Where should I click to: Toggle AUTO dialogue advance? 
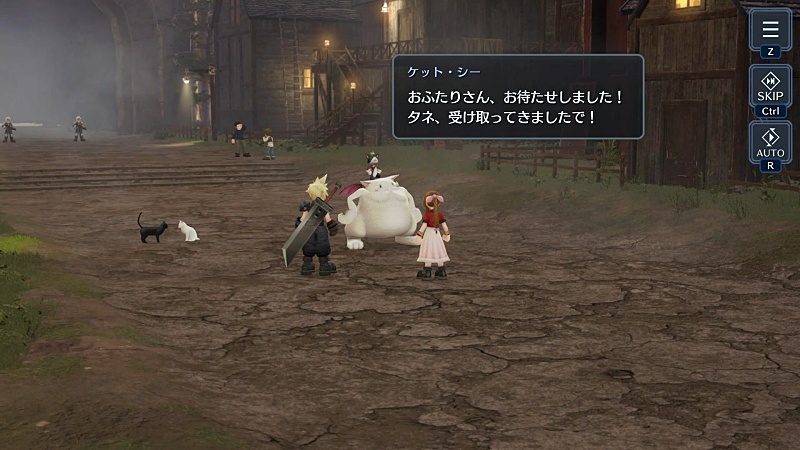point(770,143)
